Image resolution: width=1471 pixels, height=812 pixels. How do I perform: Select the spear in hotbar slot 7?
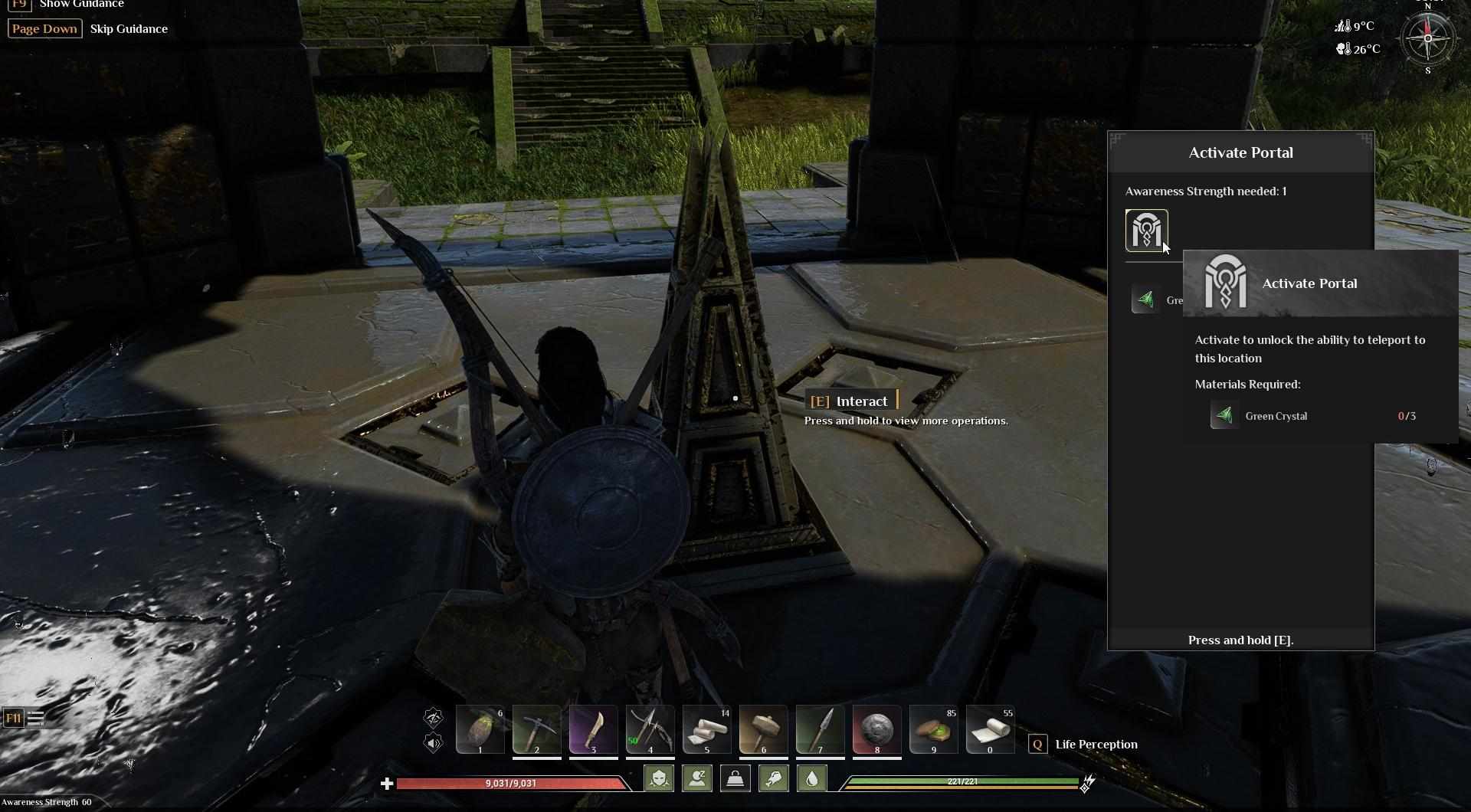[x=820, y=730]
